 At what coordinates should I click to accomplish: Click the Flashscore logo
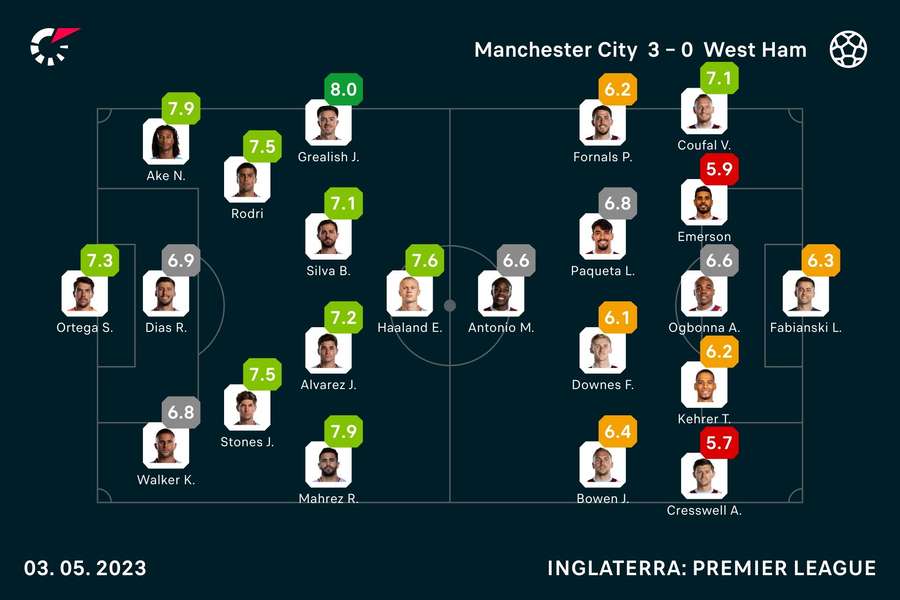53,46
